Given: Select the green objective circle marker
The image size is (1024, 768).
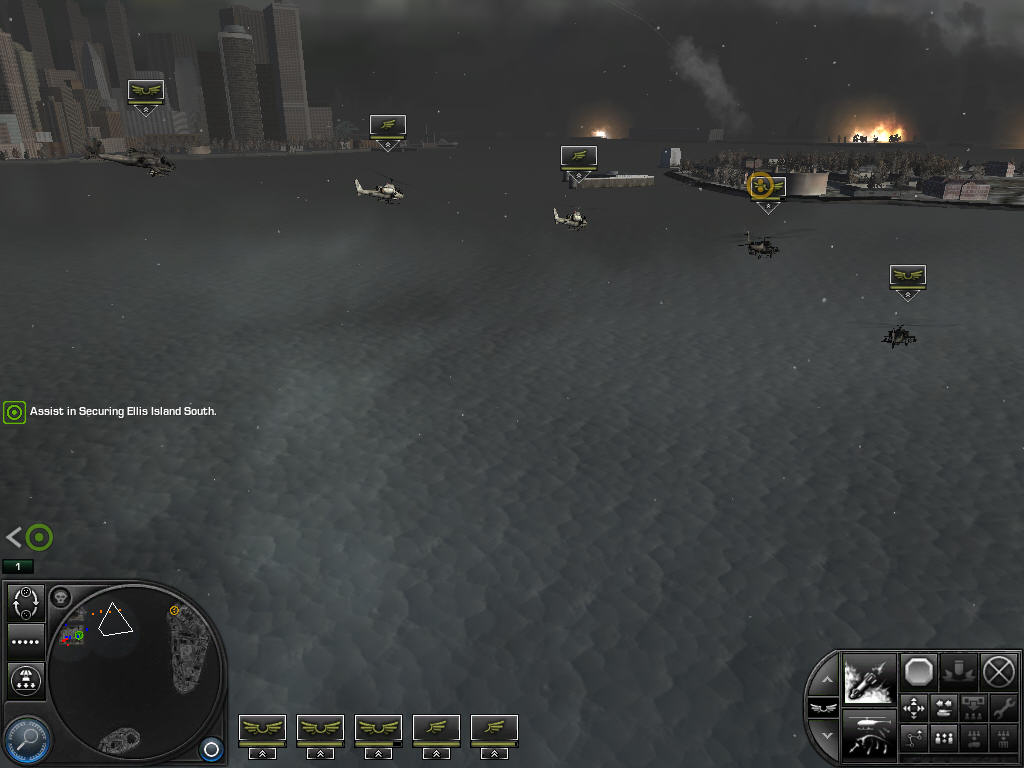Looking at the screenshot, I should (x=39, y=538).
